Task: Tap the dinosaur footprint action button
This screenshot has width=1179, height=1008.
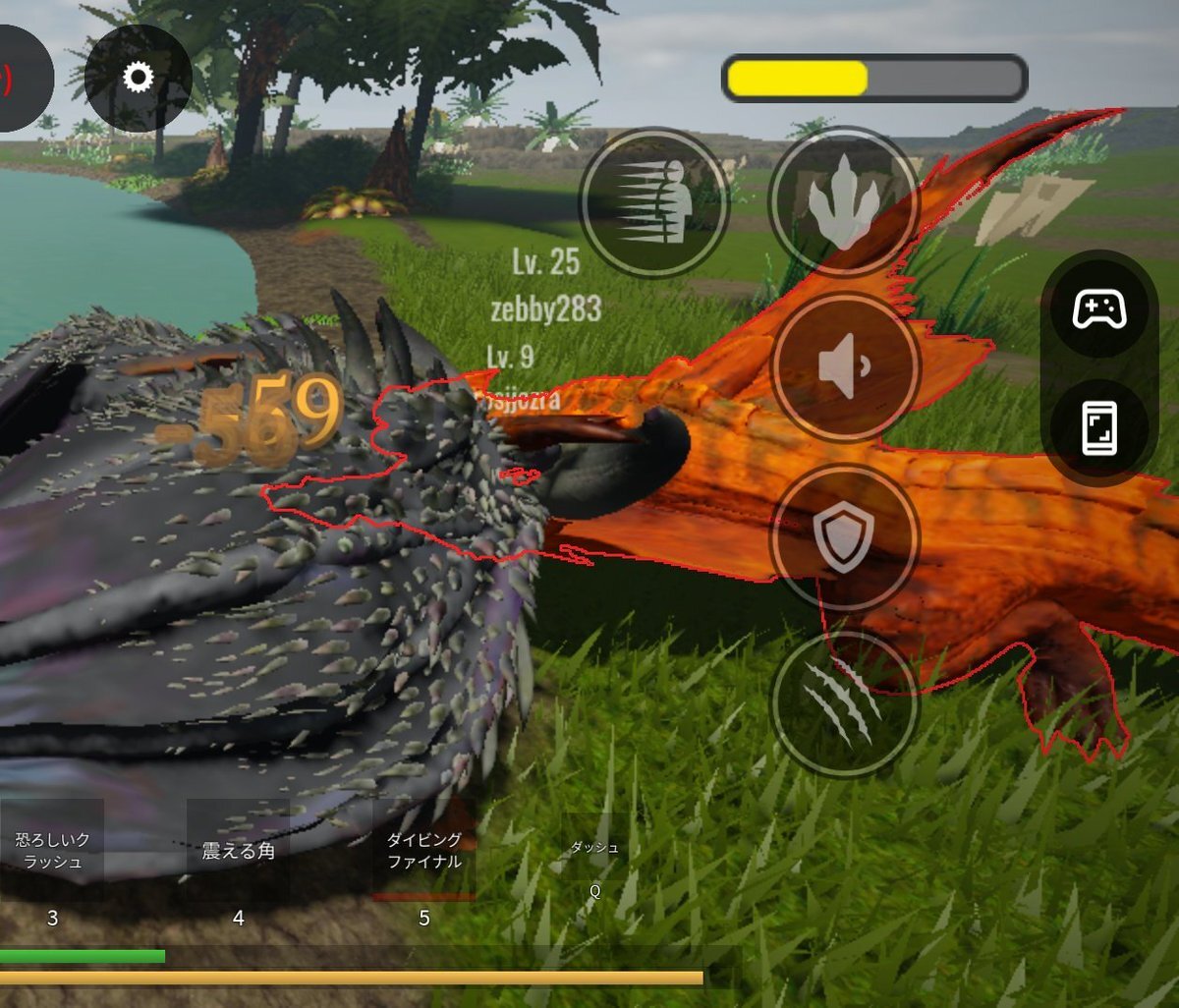Action: [x=844, y=203]
